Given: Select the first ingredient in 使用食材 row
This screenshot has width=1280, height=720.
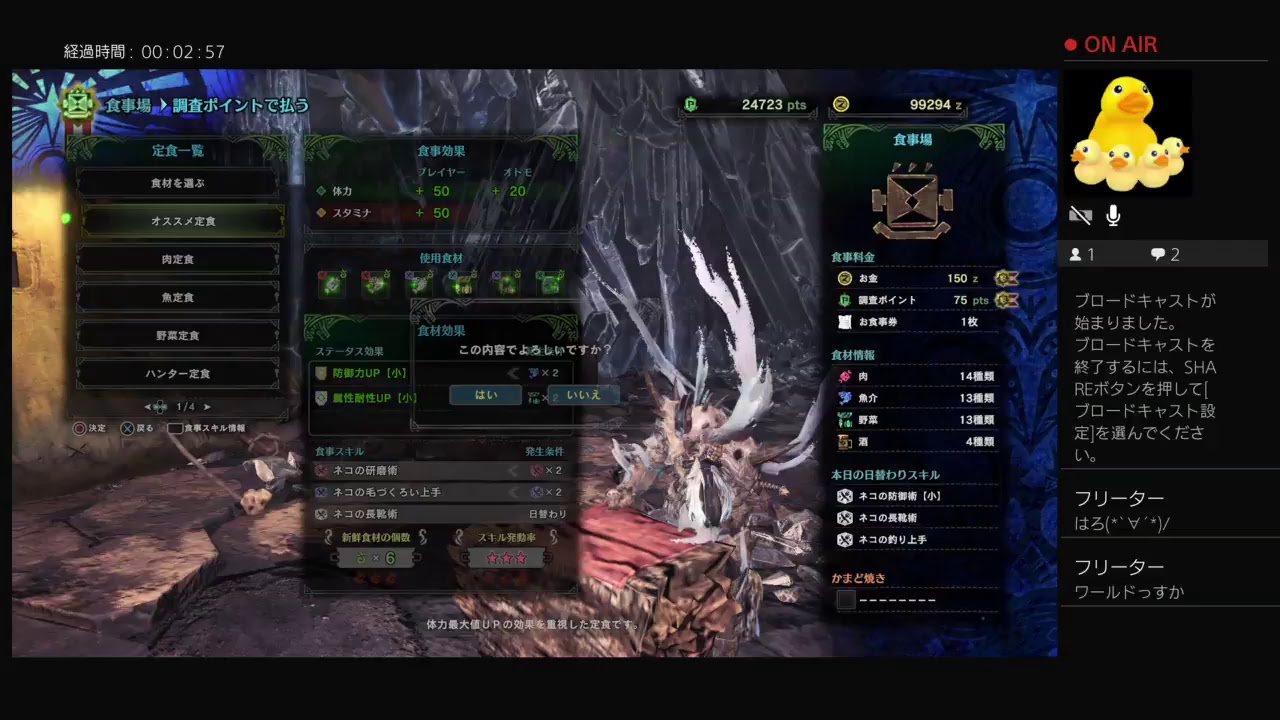Looking at the screenshot, I should [x=331, y=283].
